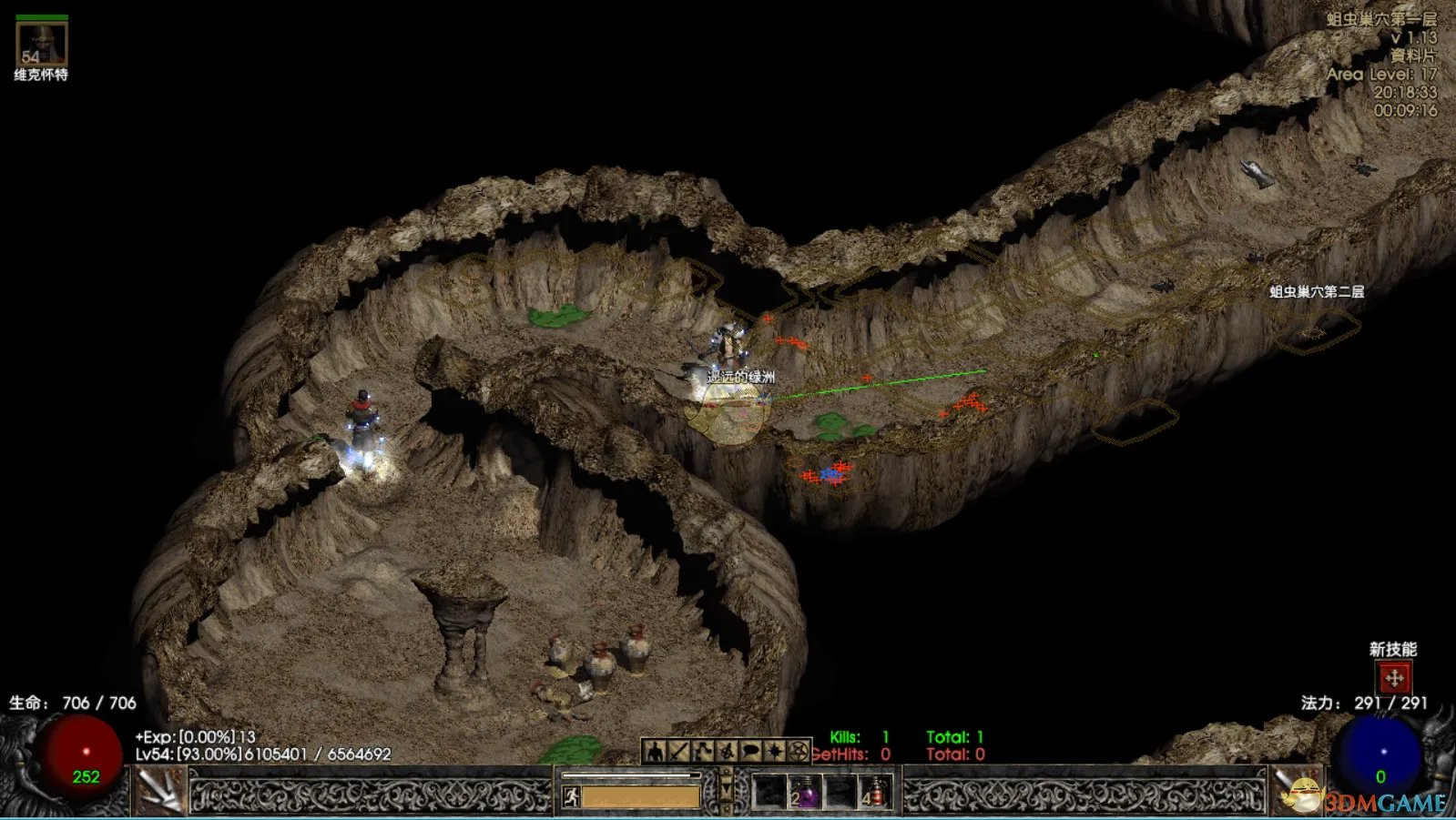Toggle the run/walk button

pyautogui.click(x=571, y=797)
